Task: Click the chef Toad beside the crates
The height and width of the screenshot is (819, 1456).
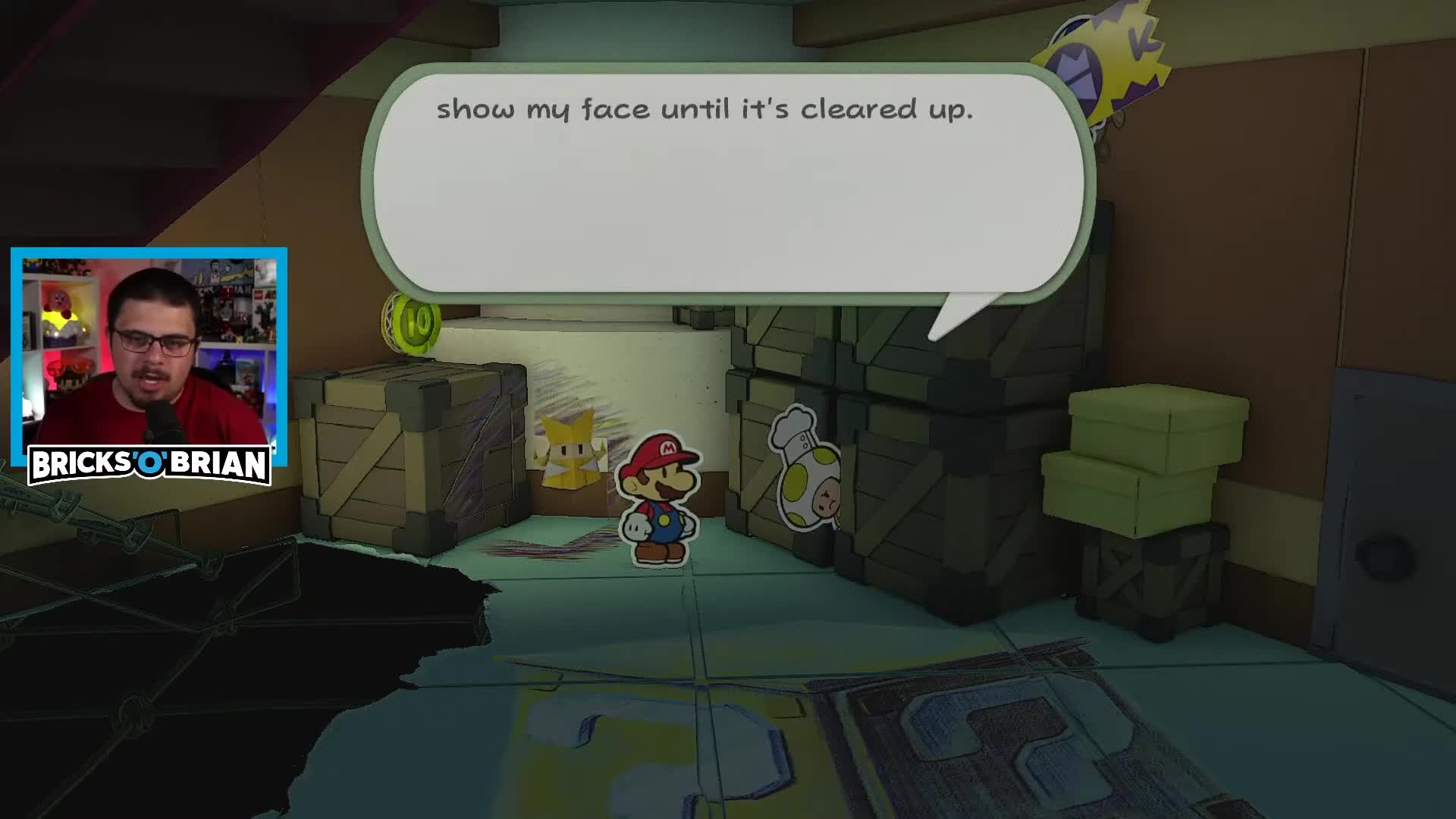Action: tap(806, 474)
